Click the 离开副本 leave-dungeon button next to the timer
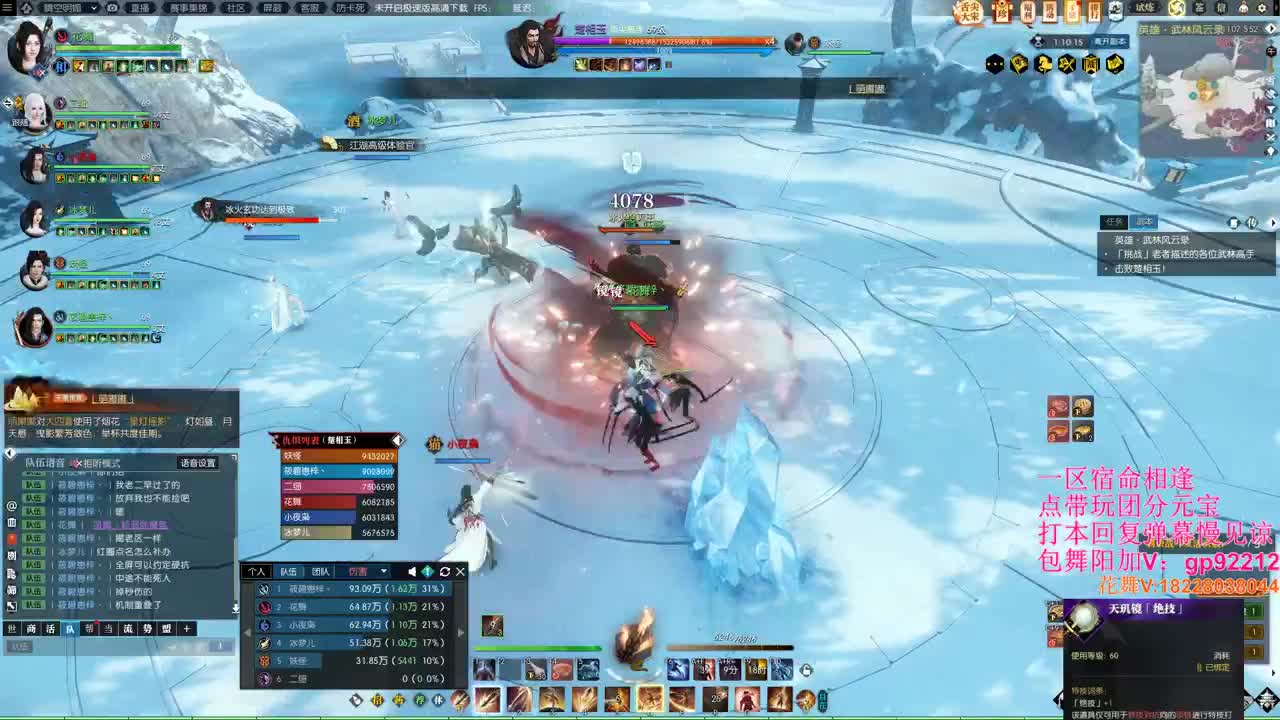 click(x=1111, y=41)
